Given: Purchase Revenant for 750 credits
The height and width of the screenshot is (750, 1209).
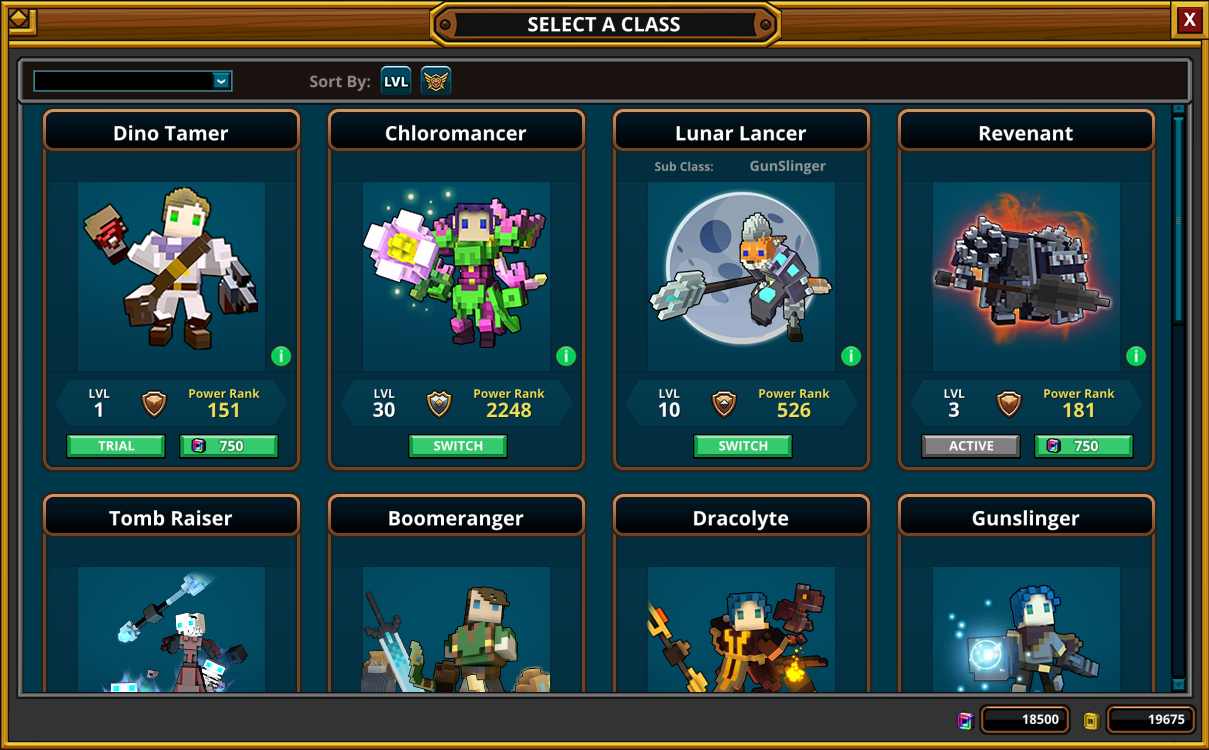Looking at the screenshot, I should [x=1084, y=446].
